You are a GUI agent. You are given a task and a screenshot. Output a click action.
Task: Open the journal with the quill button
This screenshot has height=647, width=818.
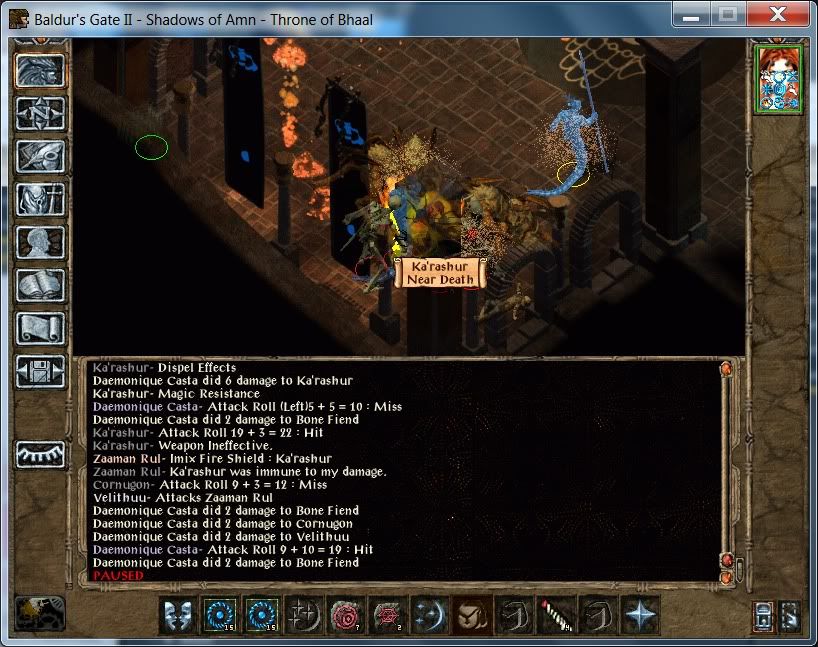pos(41,156)
